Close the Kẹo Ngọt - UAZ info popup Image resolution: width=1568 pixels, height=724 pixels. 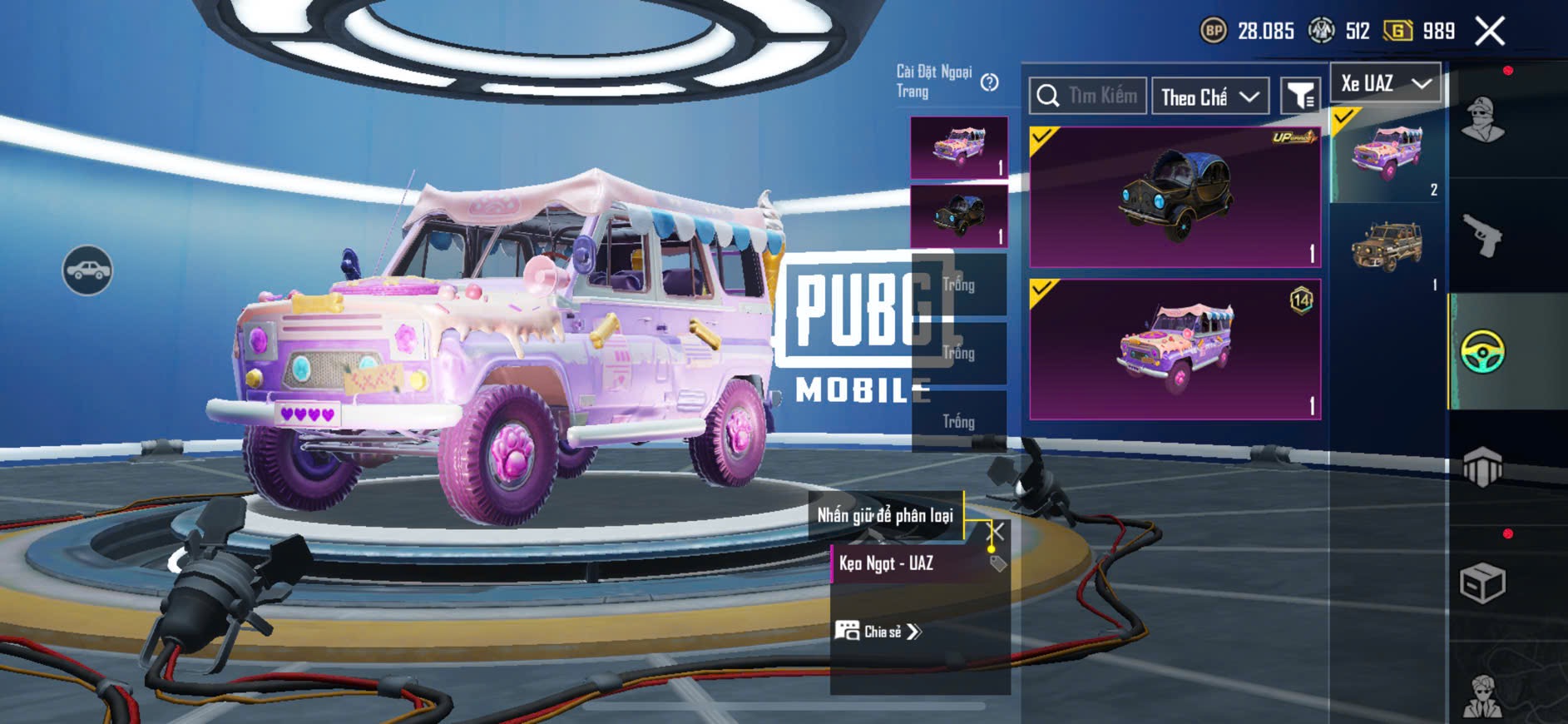point(995,531)
